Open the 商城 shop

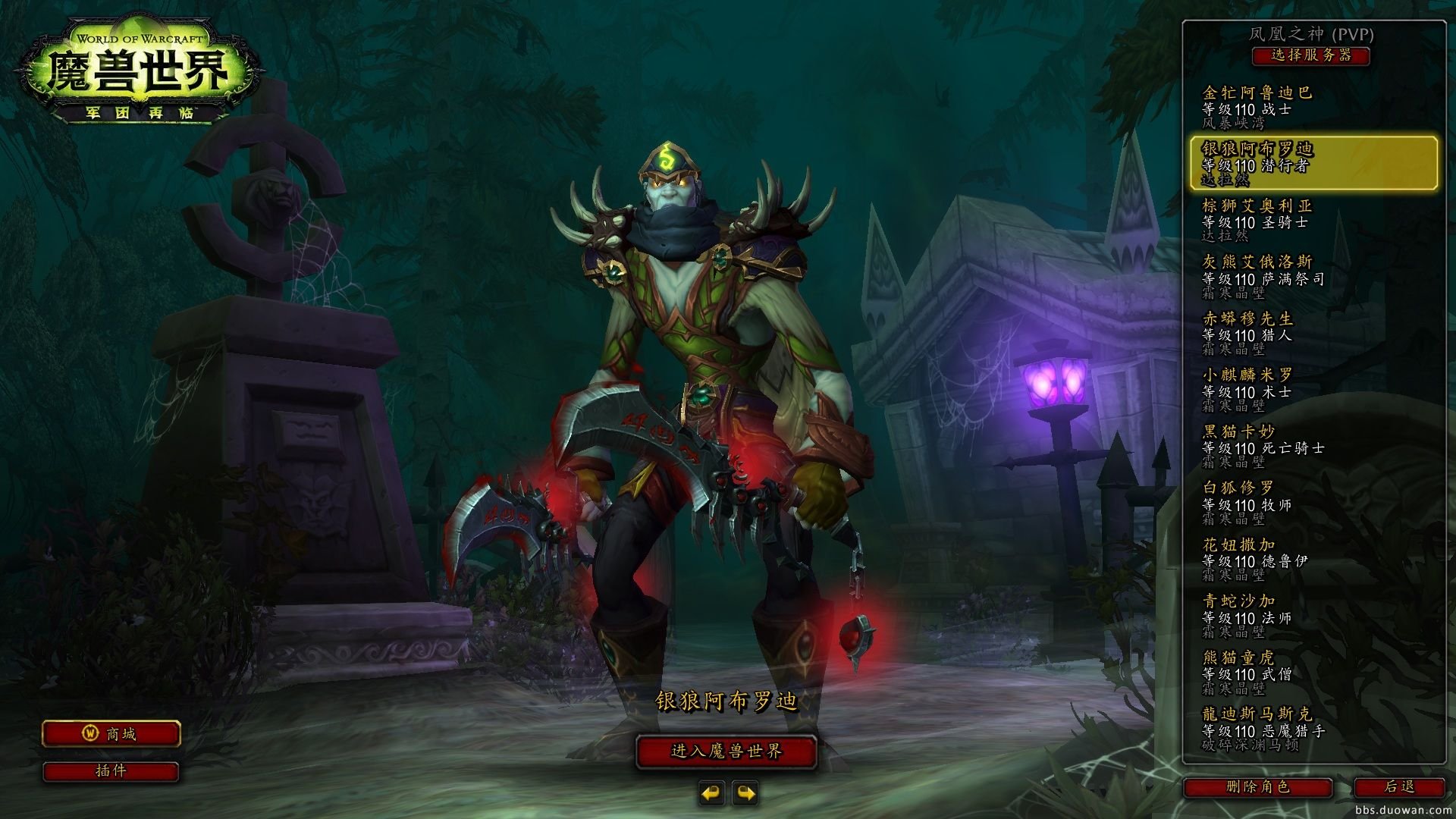point(111,734)
